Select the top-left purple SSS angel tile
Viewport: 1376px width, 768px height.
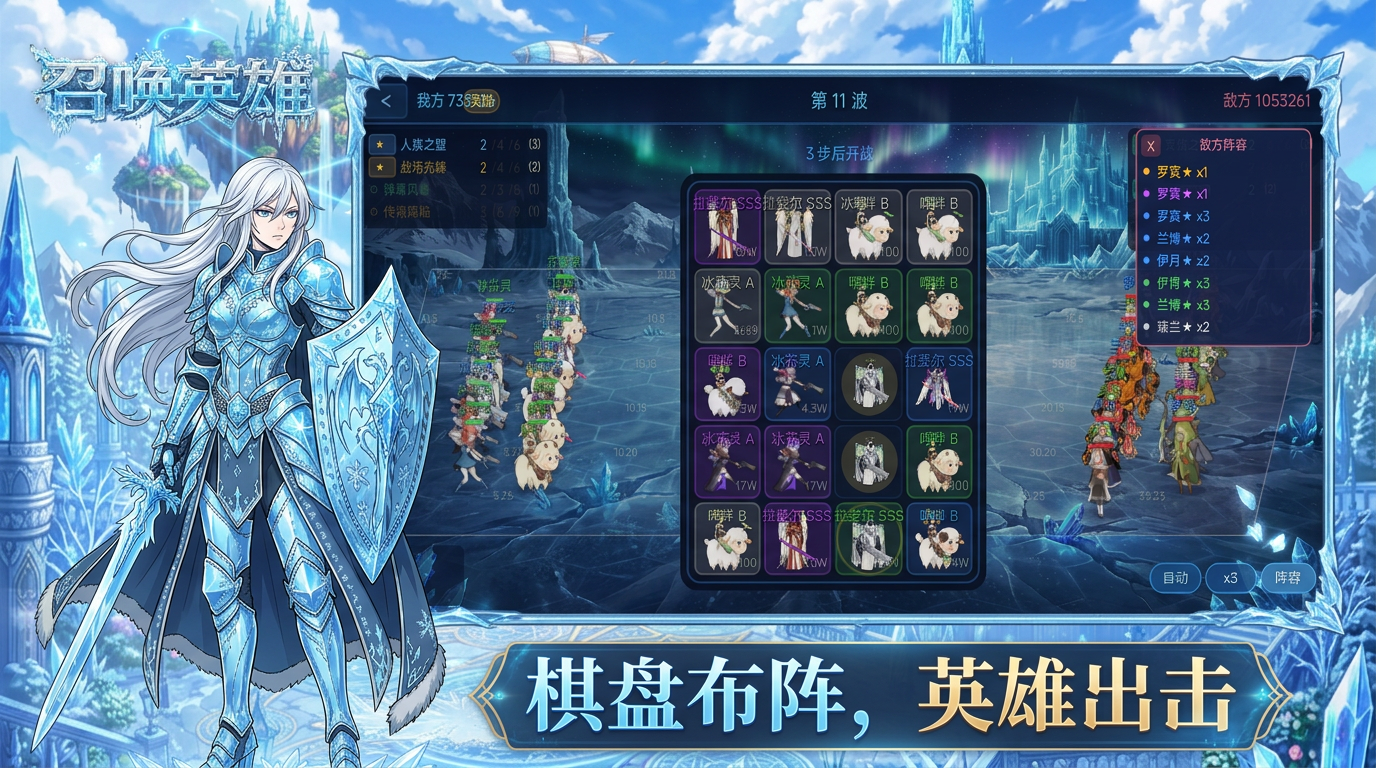727,227
